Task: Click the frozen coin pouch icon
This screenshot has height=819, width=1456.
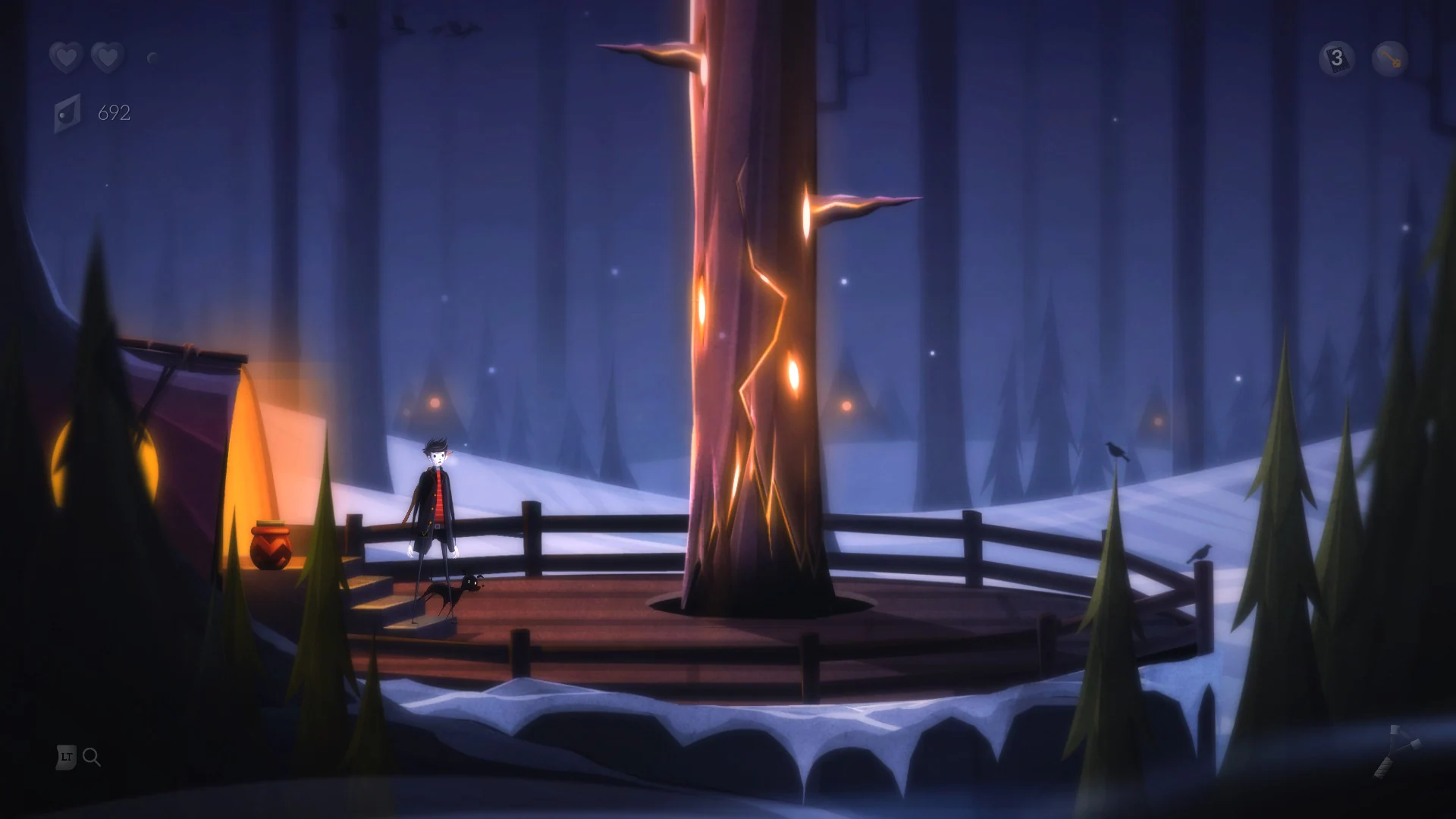Action: [67, 115]
